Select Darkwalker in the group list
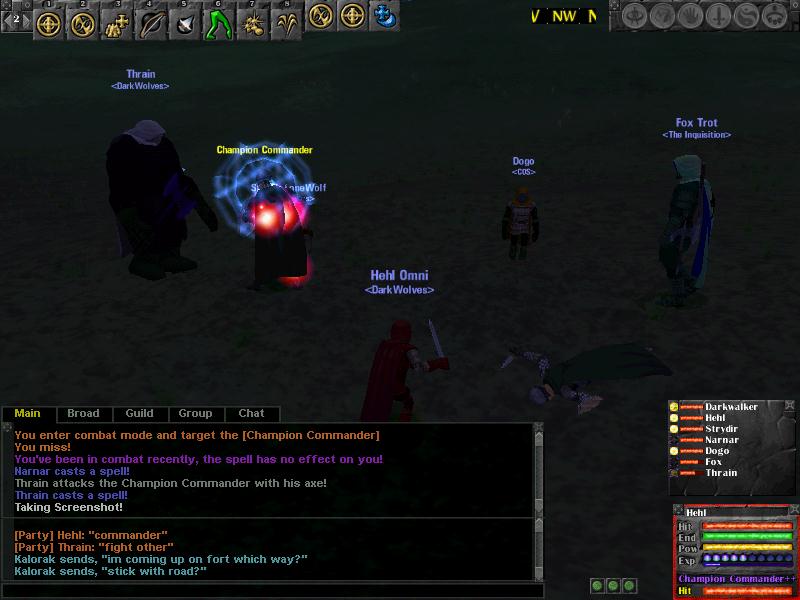800x600 pixels. 730,407
